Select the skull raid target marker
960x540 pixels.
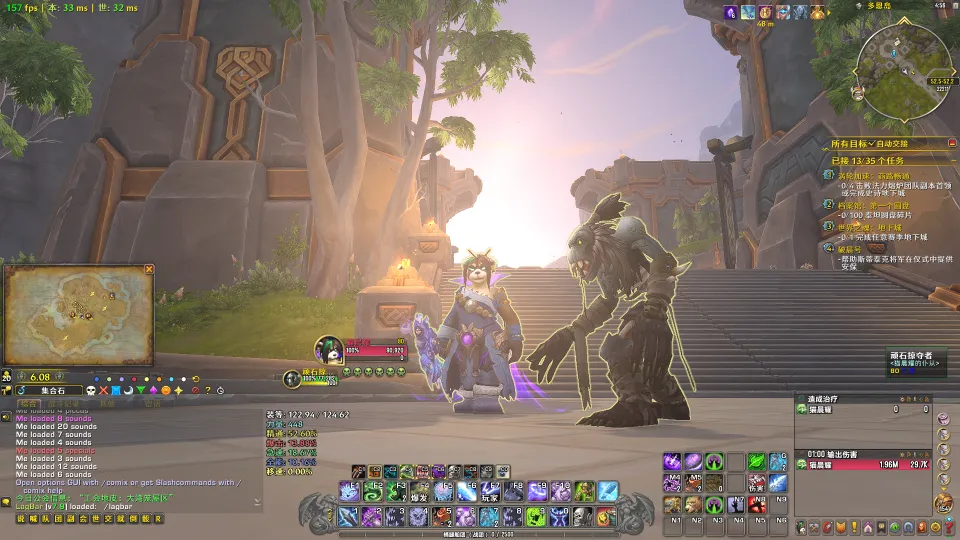pyautogui.click(x=90, y=390)
